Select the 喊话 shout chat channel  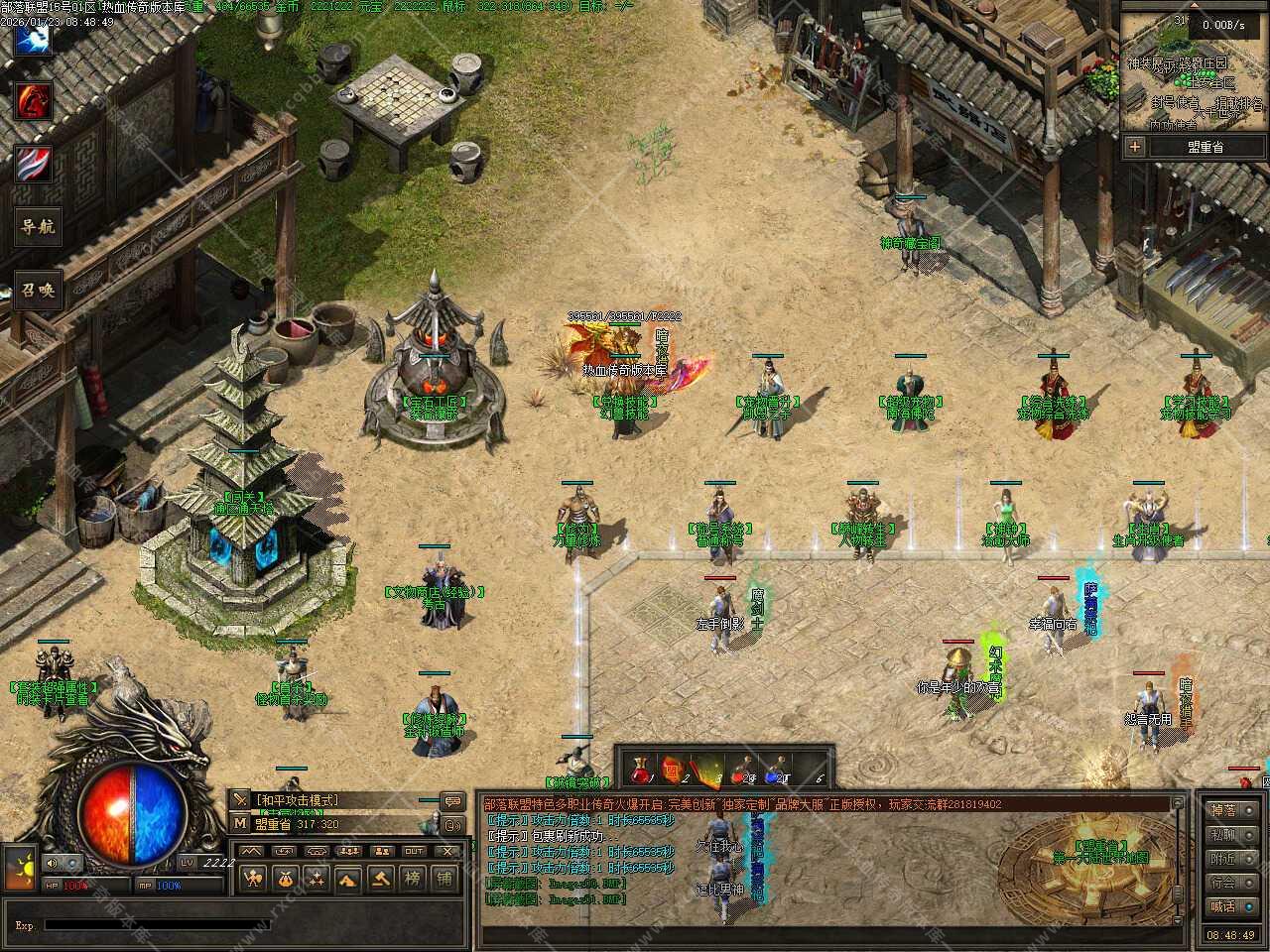click(x=1222, y=905)
